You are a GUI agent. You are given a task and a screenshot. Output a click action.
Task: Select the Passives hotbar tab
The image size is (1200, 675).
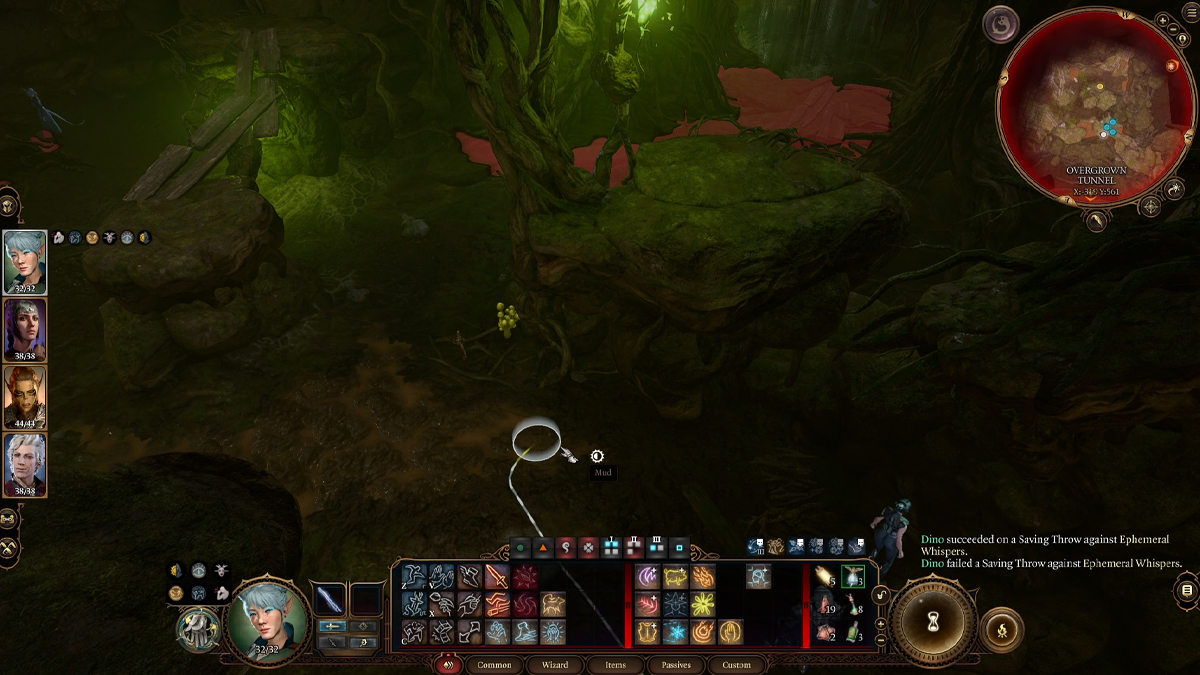pos(676,665)
